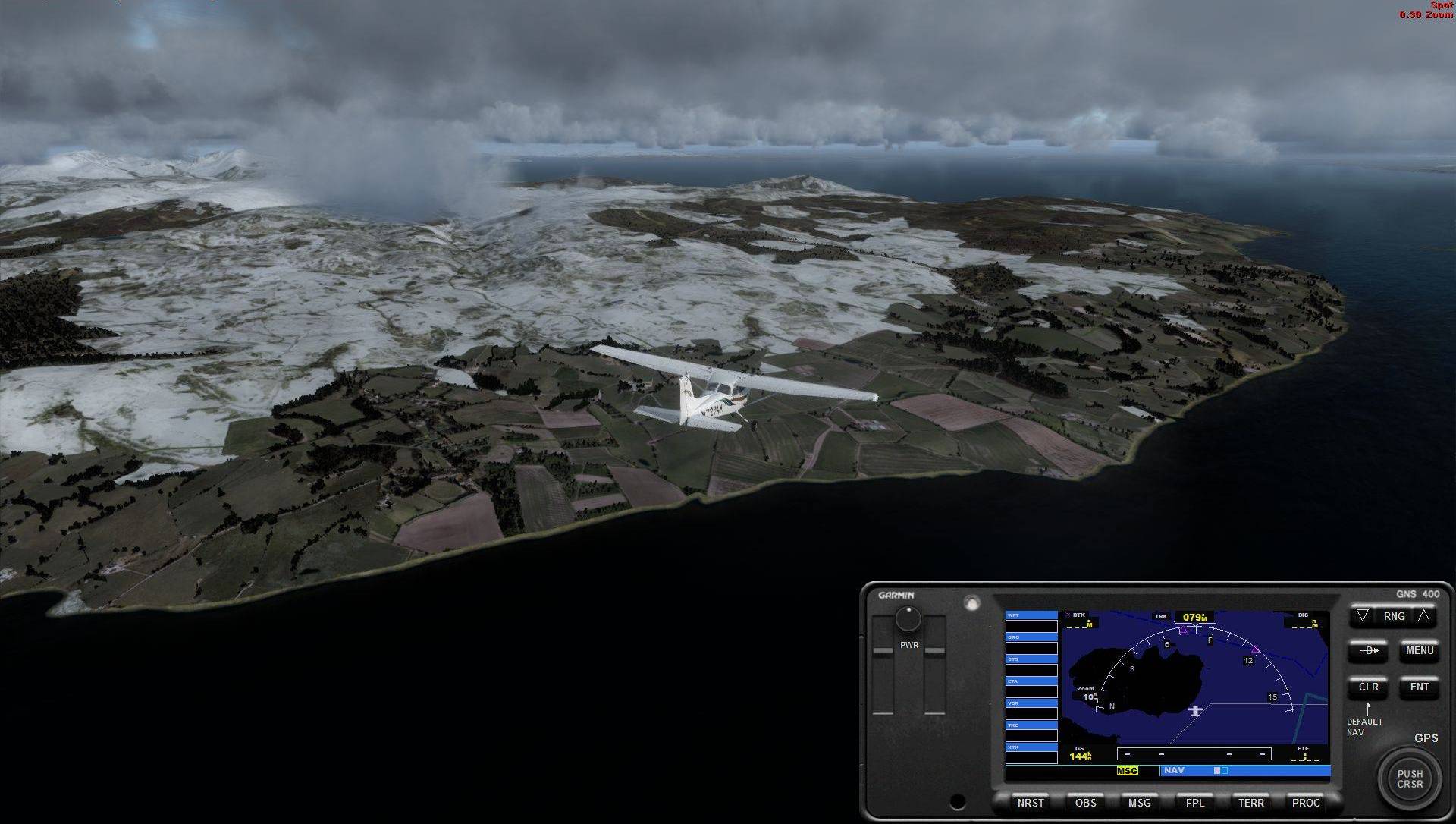
Task: Click the PUSH CRSR knob
Action: 1410,779
